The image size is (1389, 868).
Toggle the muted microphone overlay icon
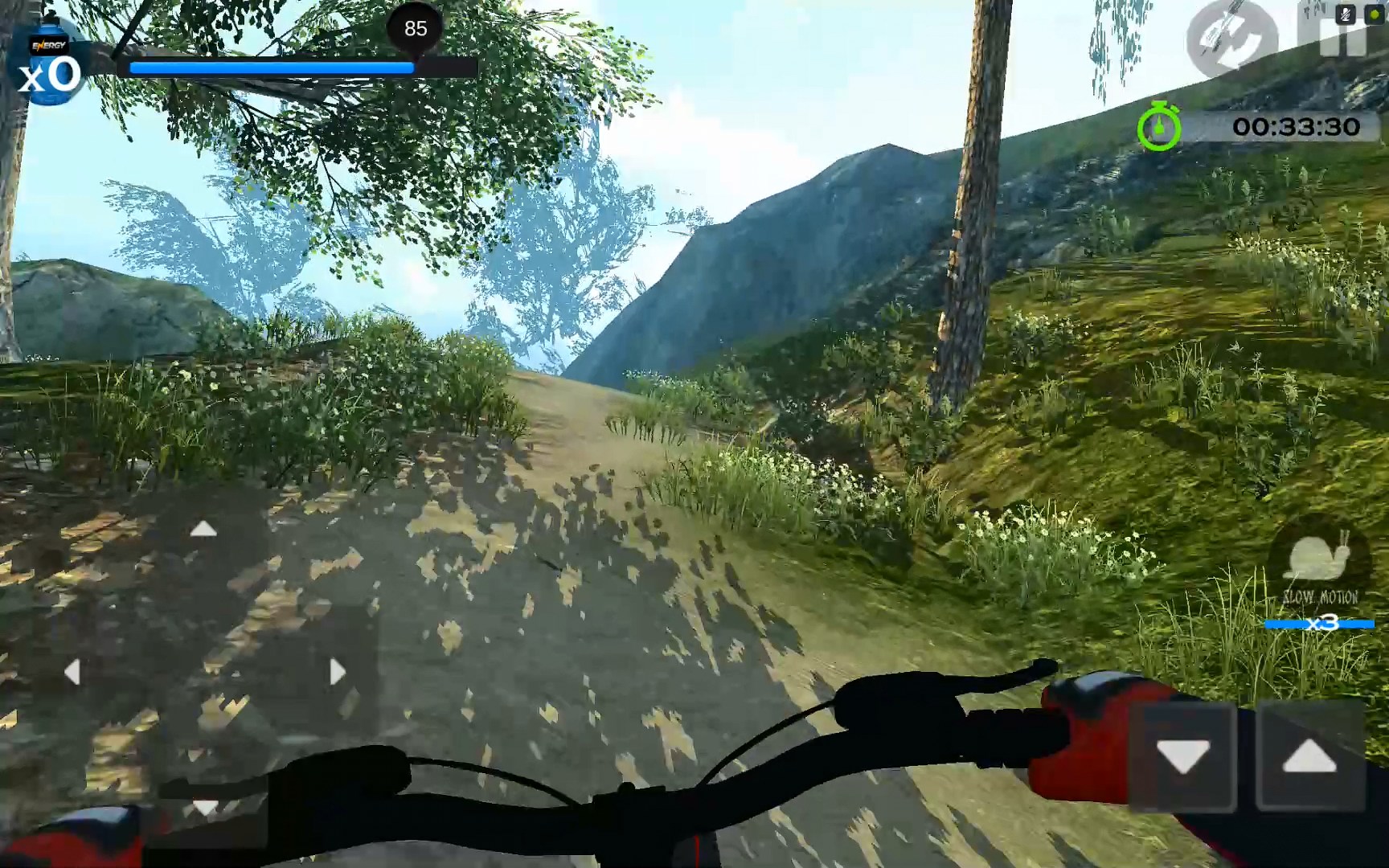click(x=1345, y=14)
